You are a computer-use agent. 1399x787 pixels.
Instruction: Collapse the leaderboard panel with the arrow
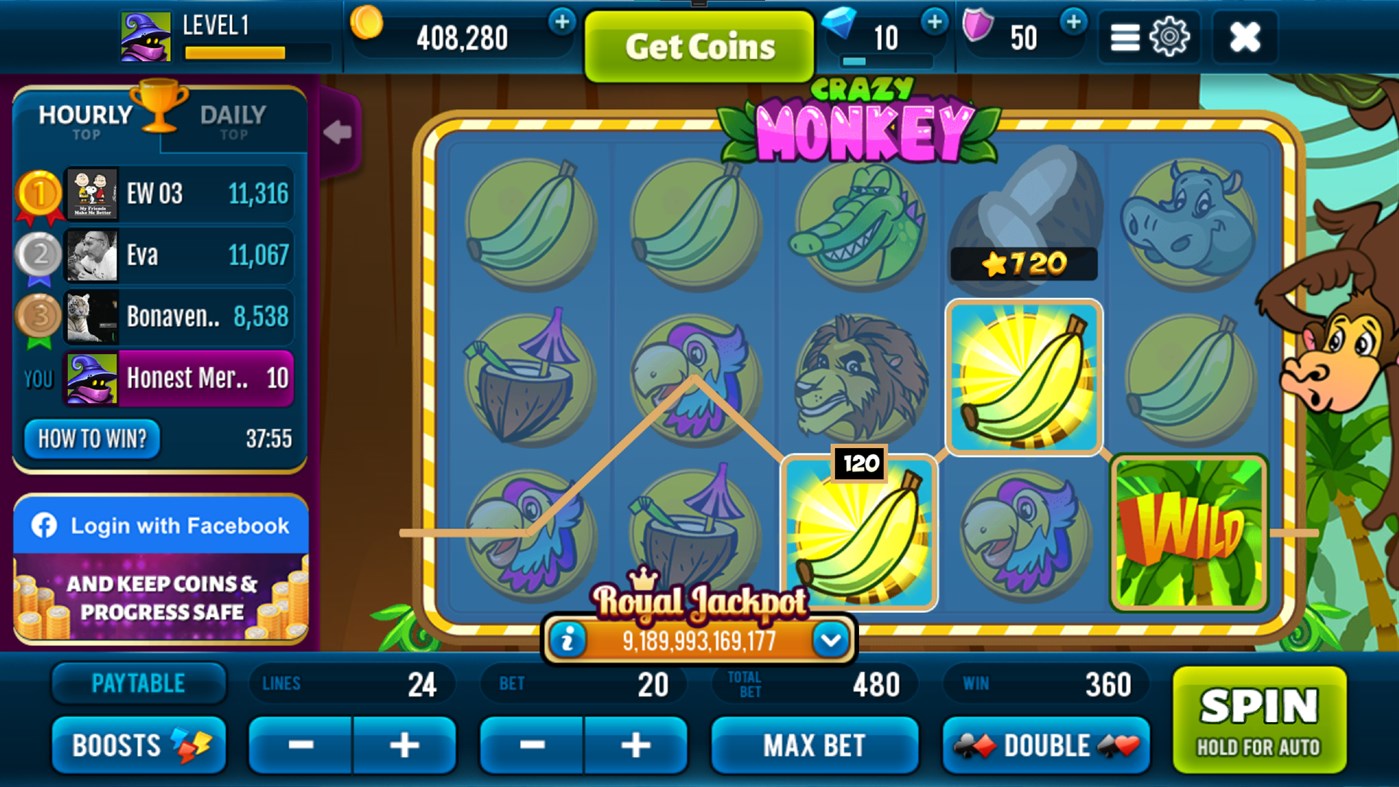pyautogui.click(x=337, y=132)
